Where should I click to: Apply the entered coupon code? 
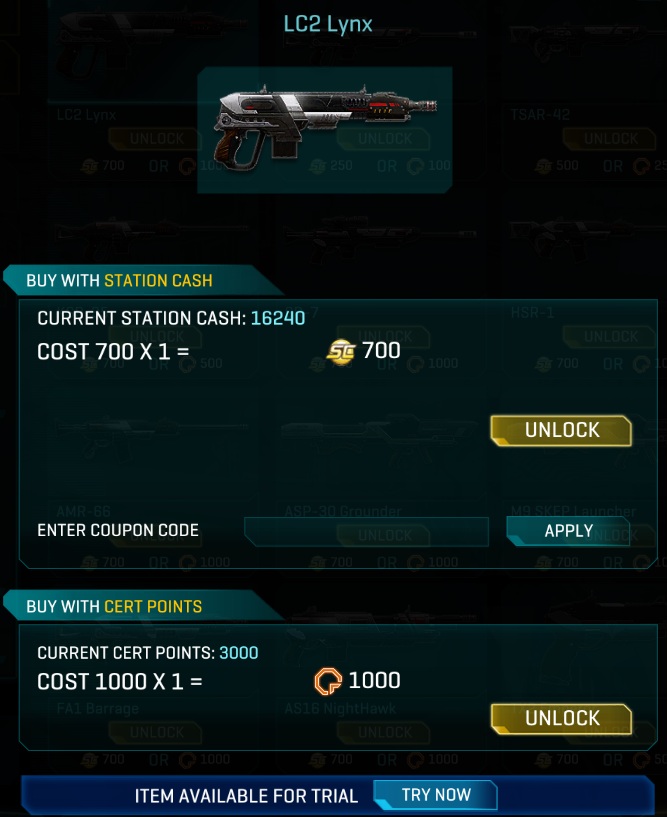(568, 531)
